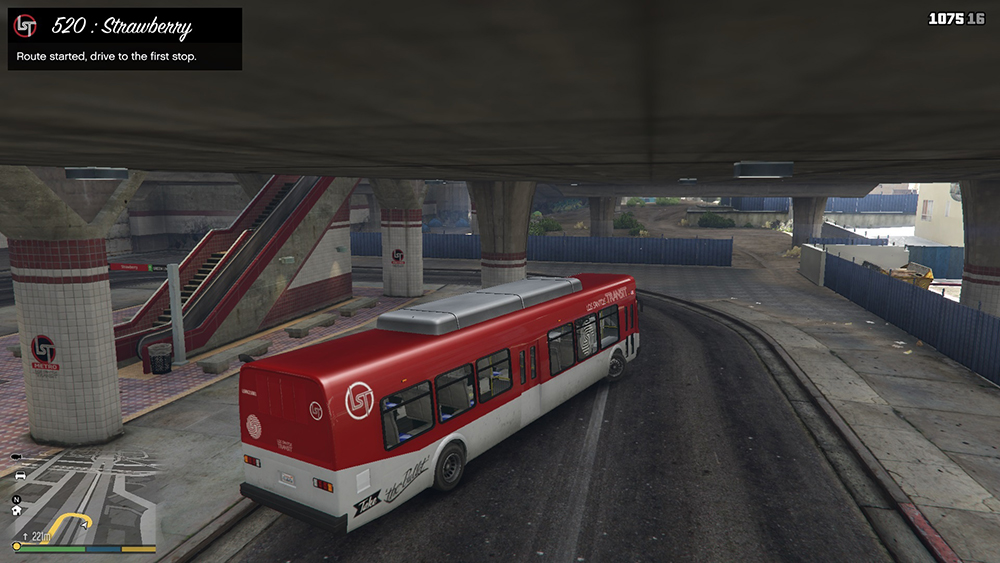Open the 520 : Strawberry route notification
The image size is (1000, 563).
click(x=125, y=39)
